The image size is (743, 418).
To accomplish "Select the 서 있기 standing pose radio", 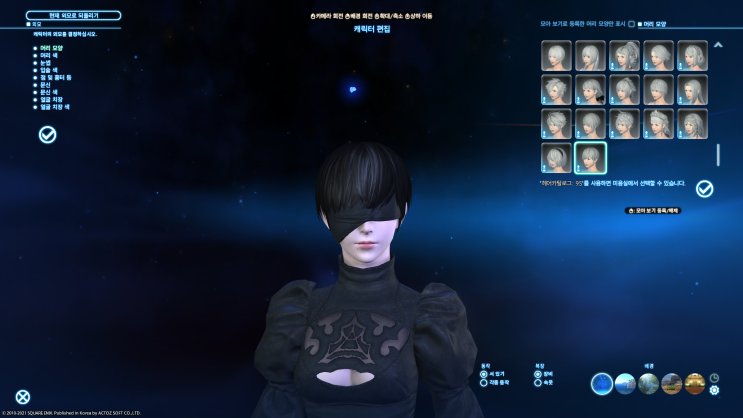I will click(484, 374).
